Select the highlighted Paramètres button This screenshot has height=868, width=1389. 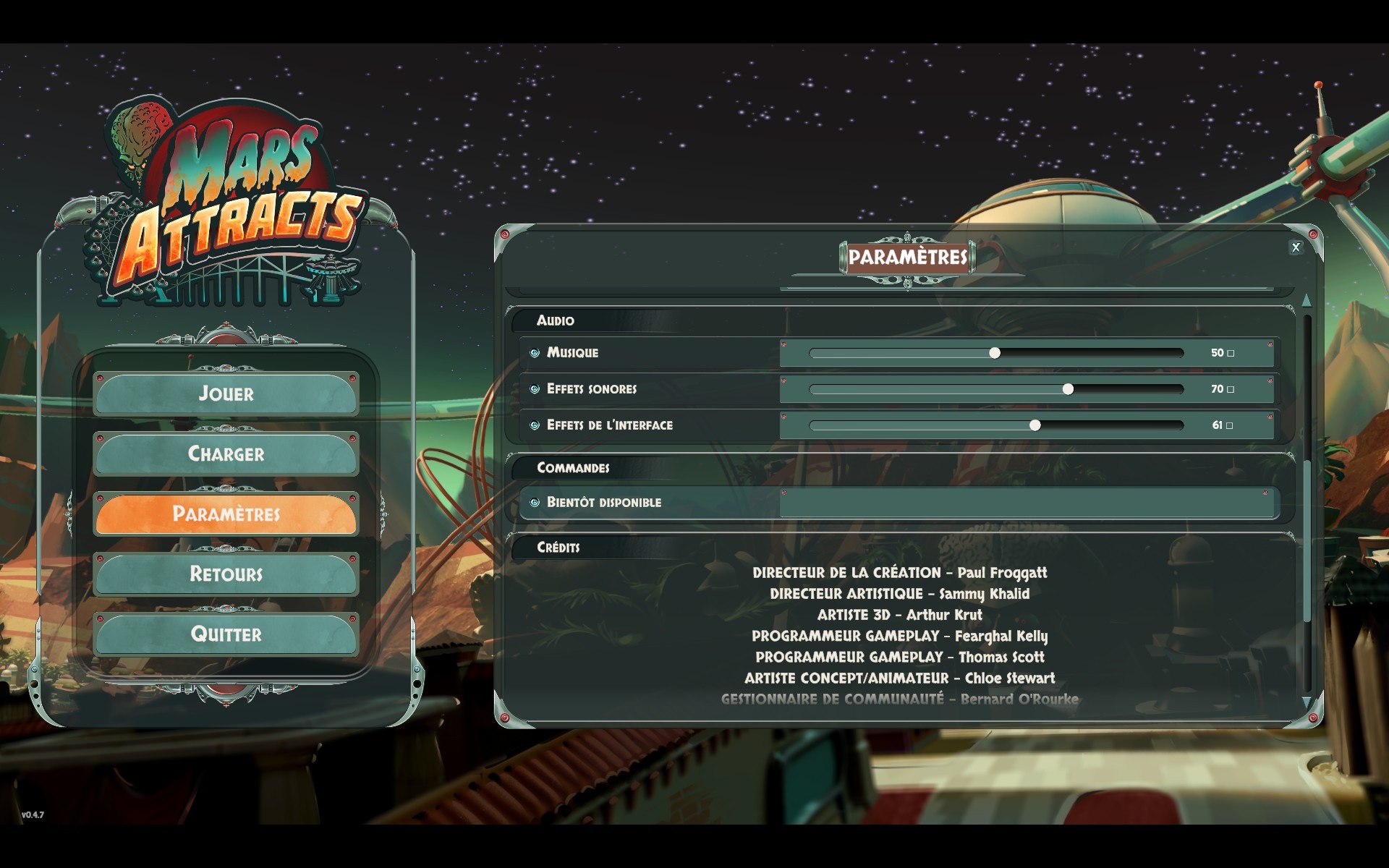click(x=226, y=514)
